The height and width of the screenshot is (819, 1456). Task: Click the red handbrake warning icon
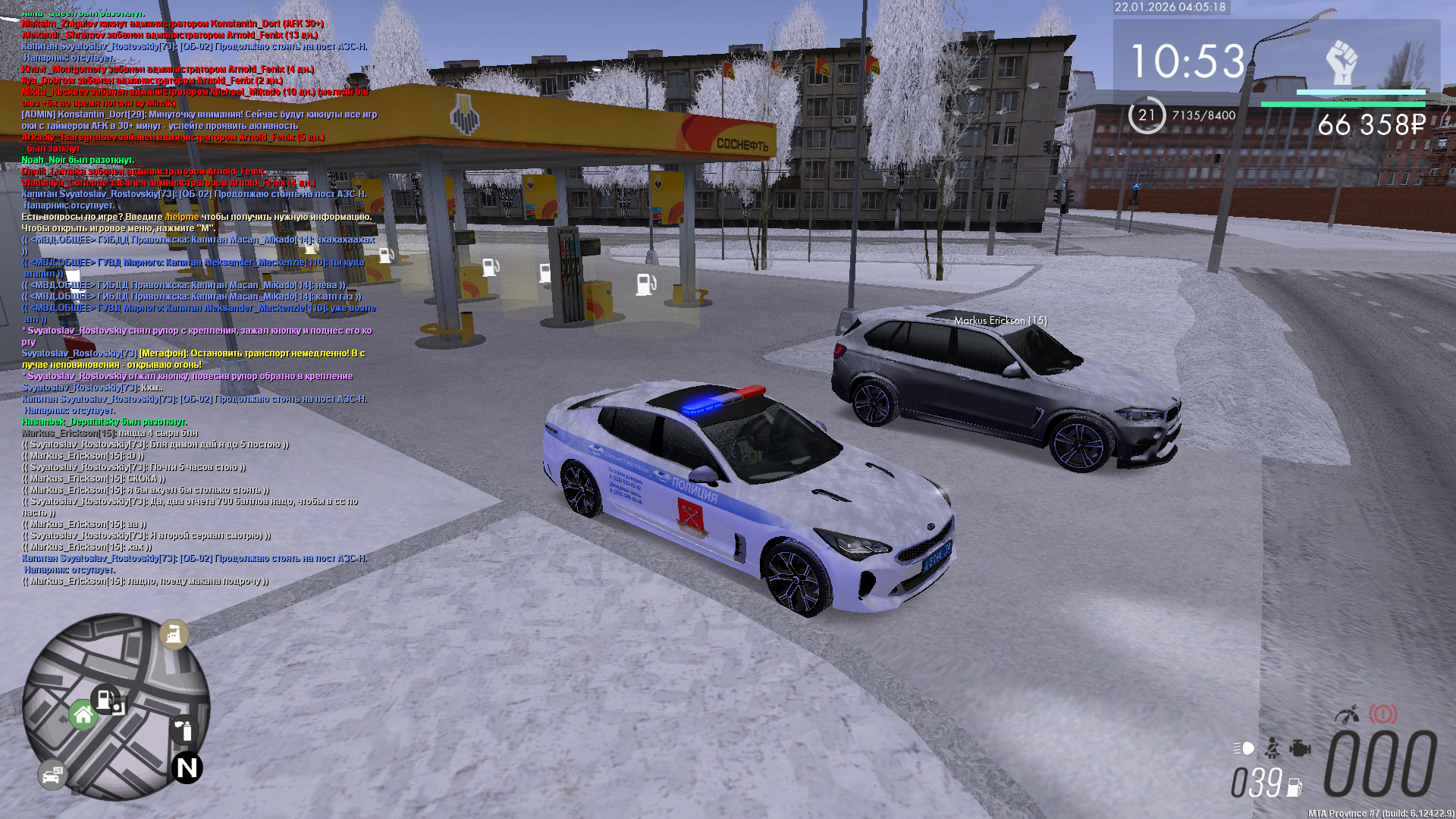(1382, 714)
